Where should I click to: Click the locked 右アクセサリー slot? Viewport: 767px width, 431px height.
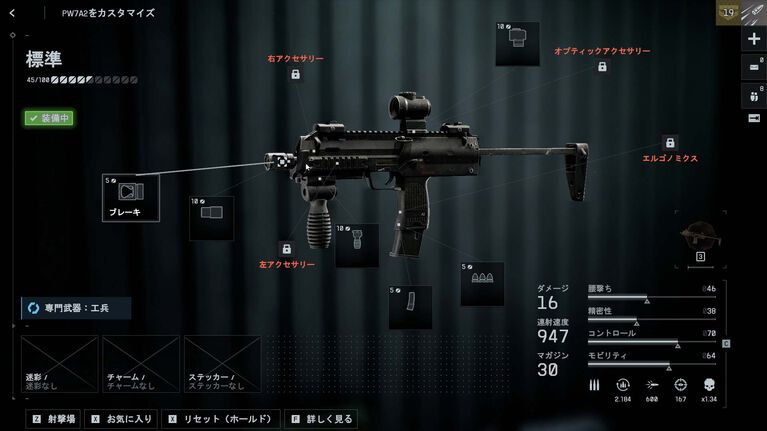[x=296, y=75]
